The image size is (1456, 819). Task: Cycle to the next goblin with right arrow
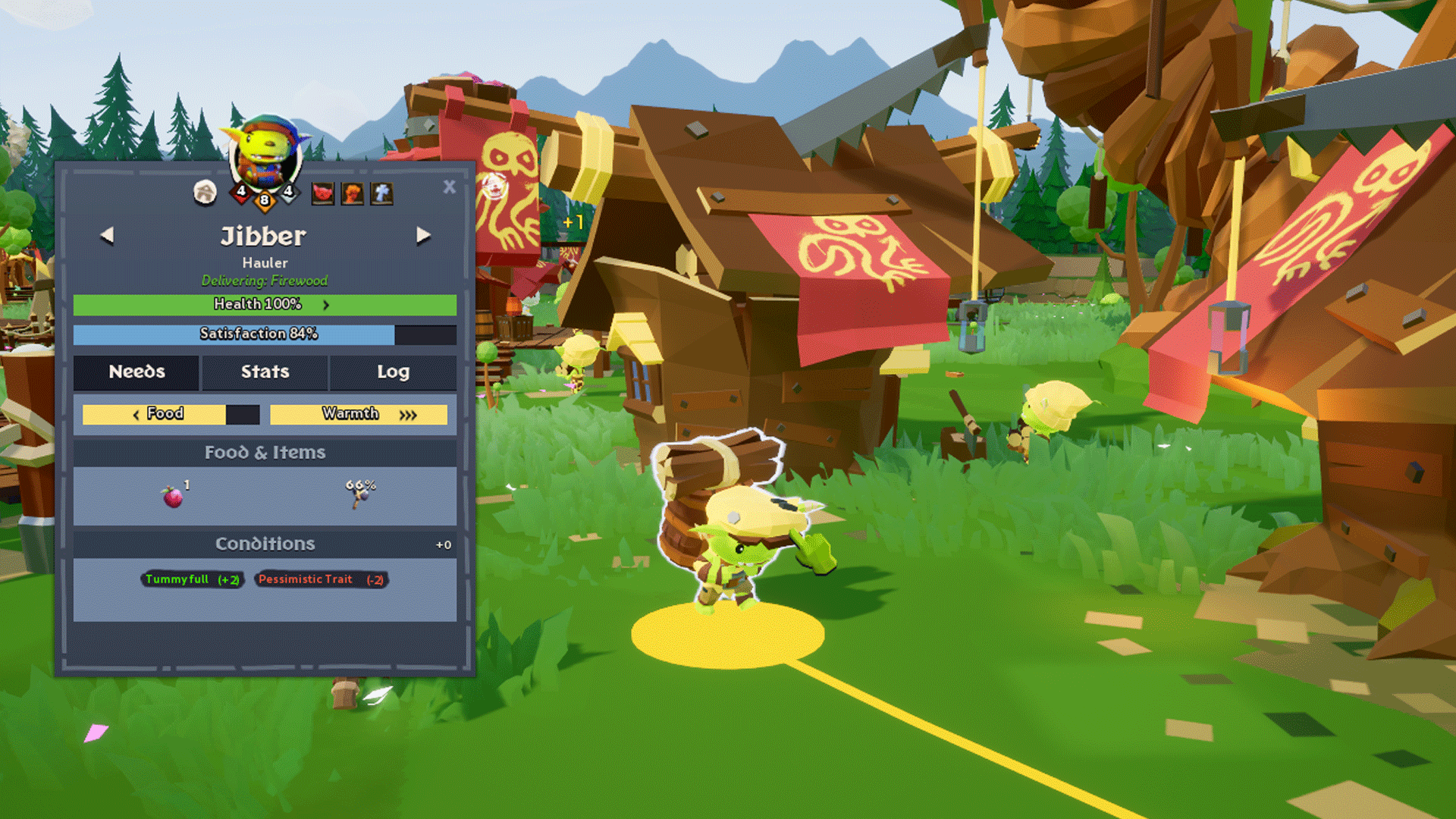pos(423,236)
